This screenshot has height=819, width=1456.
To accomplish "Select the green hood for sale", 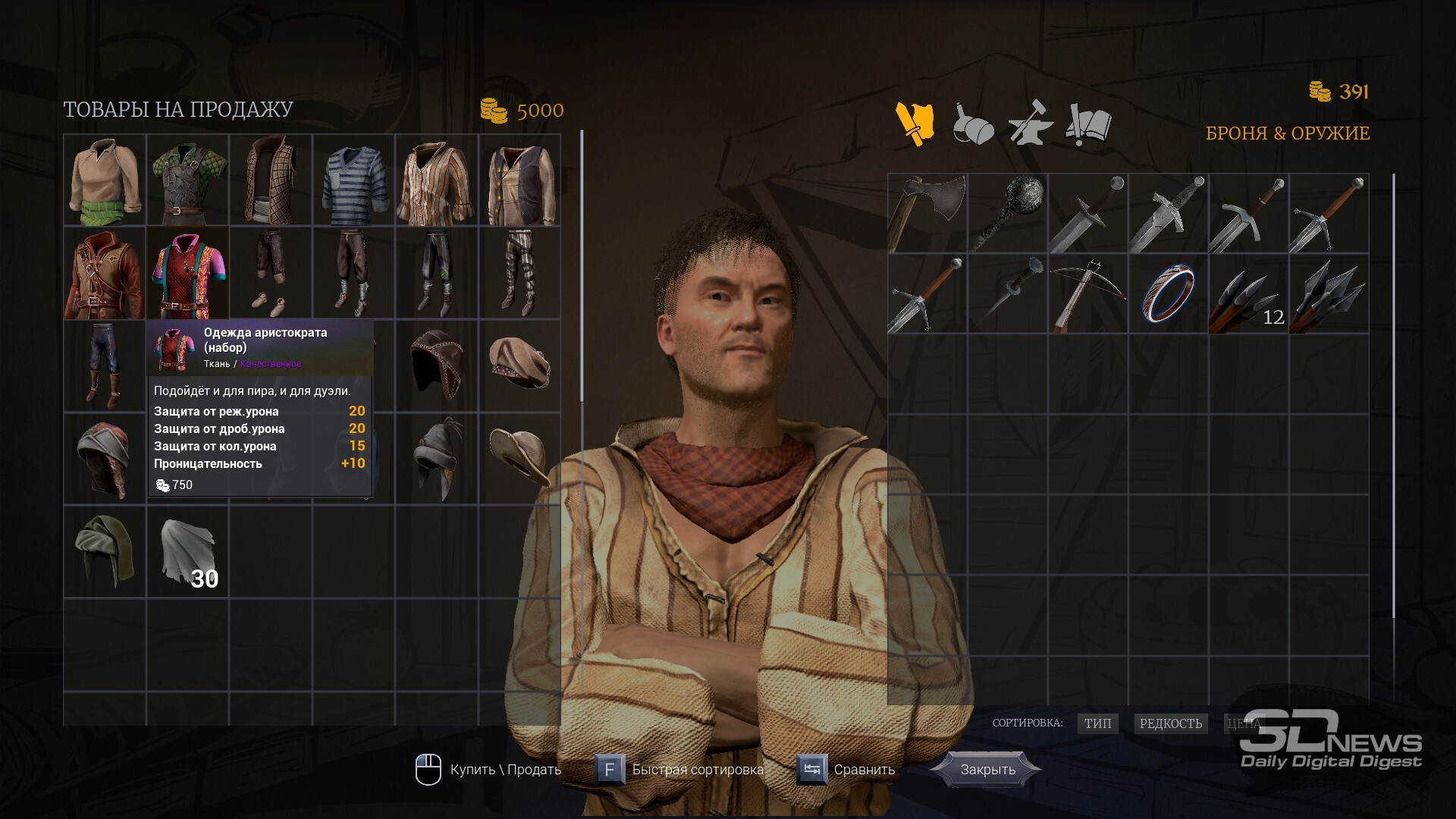I will click(105, 551).
